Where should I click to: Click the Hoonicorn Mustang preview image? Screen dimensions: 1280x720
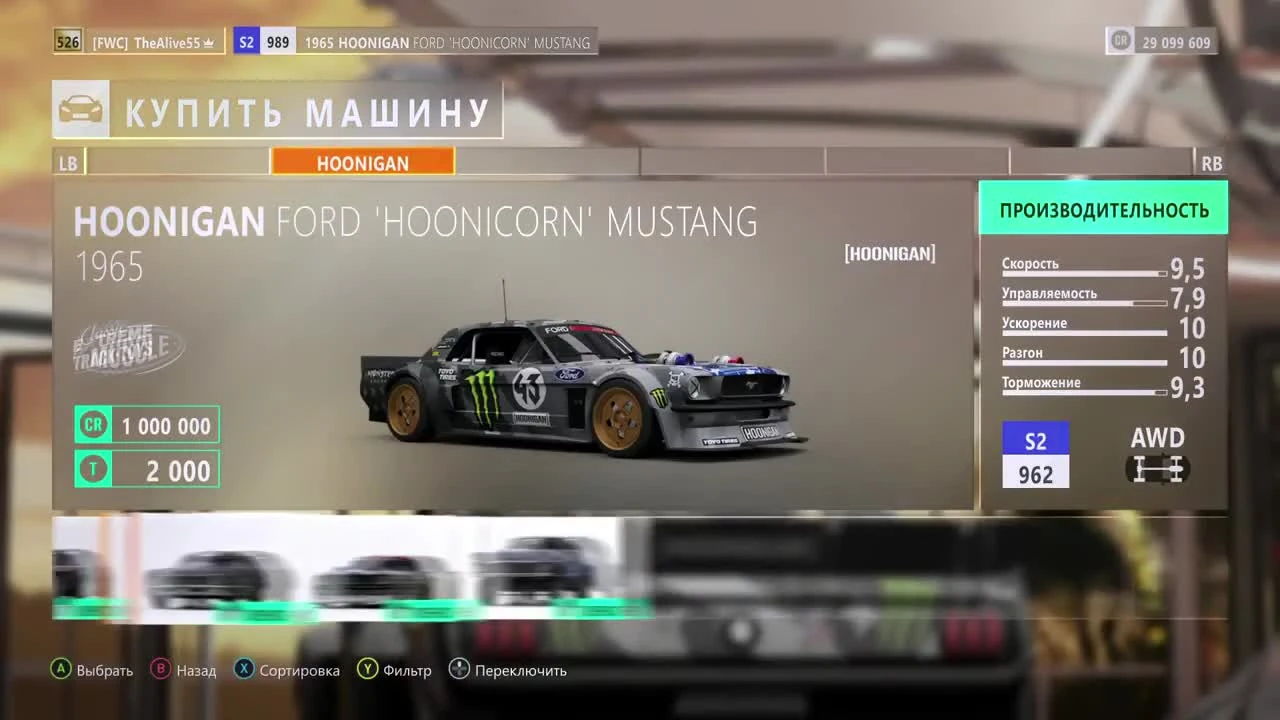click(560, 390)
